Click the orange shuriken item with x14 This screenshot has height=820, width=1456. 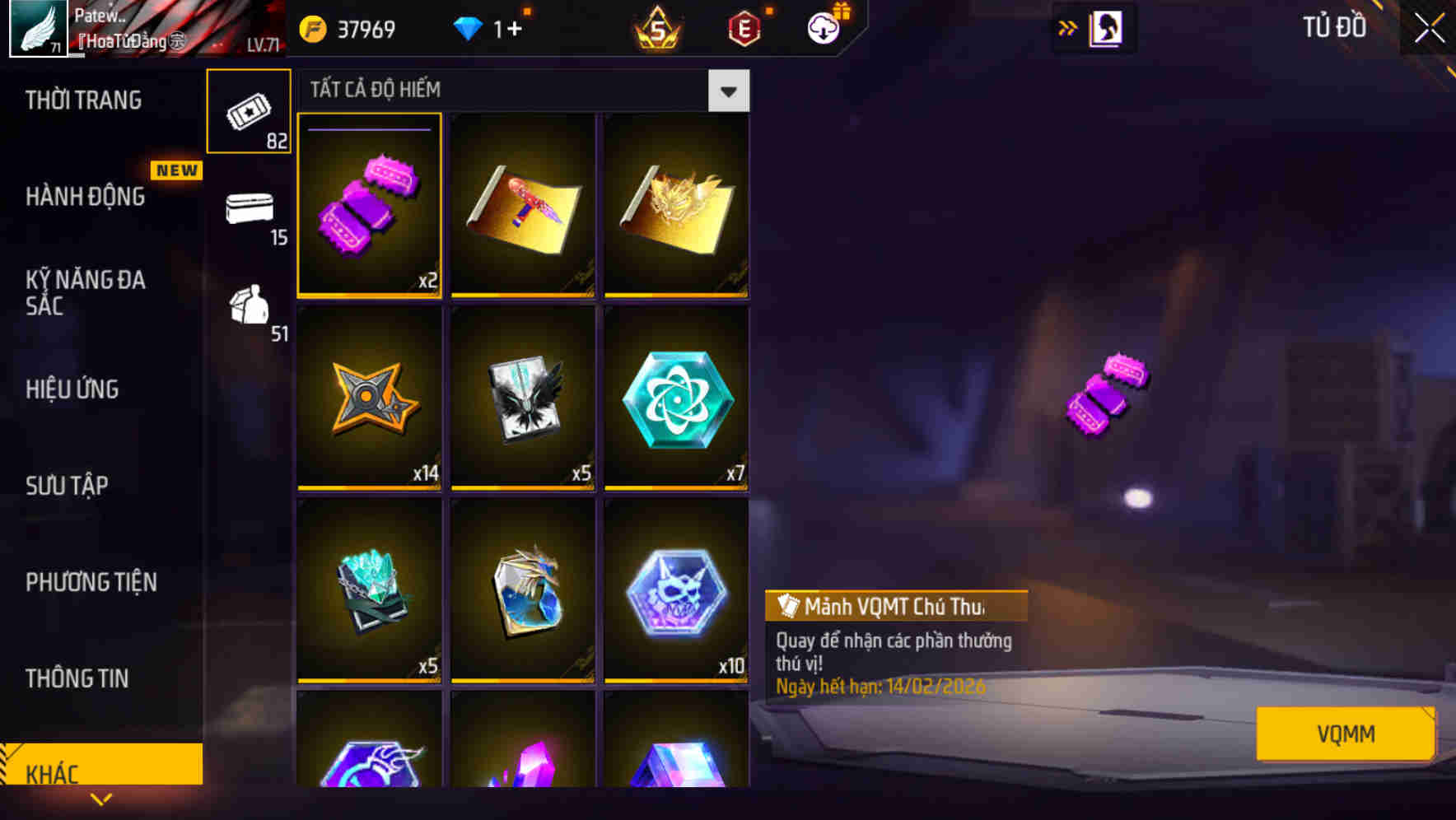[x=368, y=401]
